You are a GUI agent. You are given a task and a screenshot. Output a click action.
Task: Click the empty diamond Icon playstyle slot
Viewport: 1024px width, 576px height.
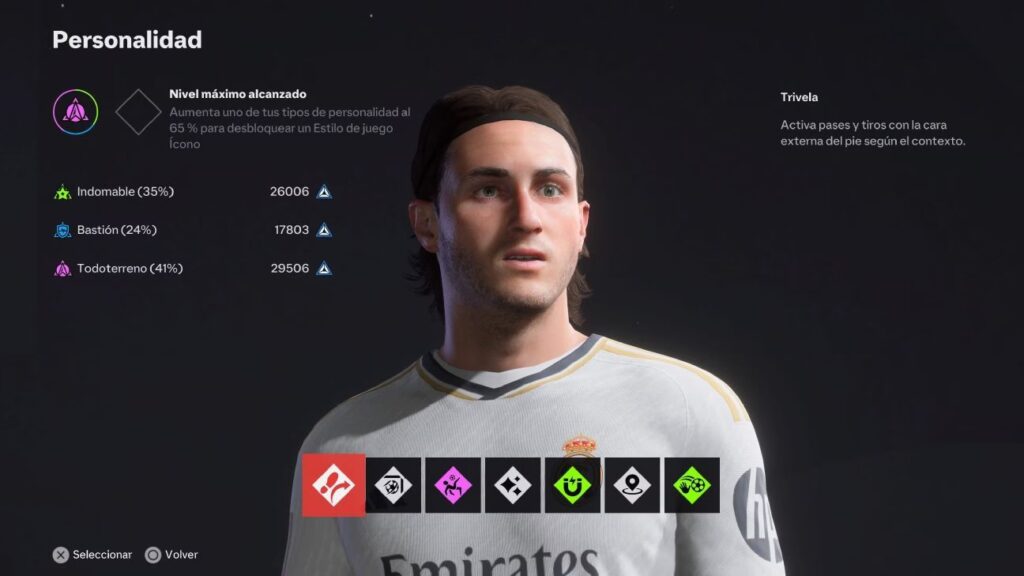tap(138, 112)
